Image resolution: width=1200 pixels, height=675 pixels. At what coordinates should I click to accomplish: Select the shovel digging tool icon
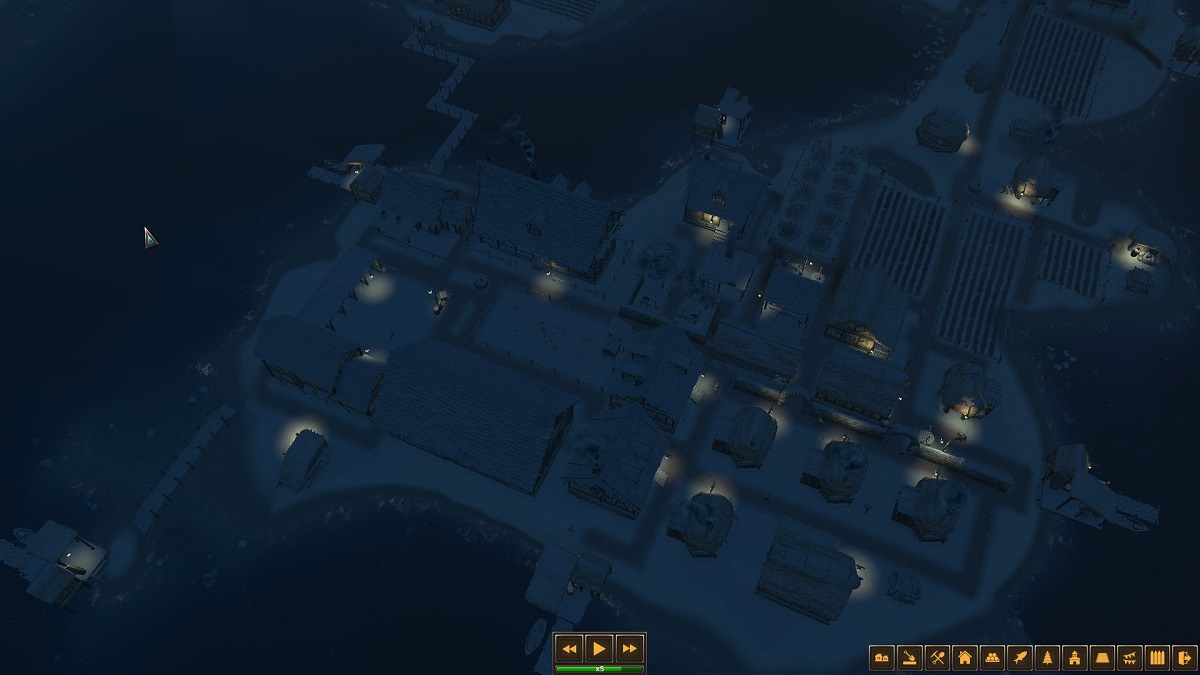(910, 657)
